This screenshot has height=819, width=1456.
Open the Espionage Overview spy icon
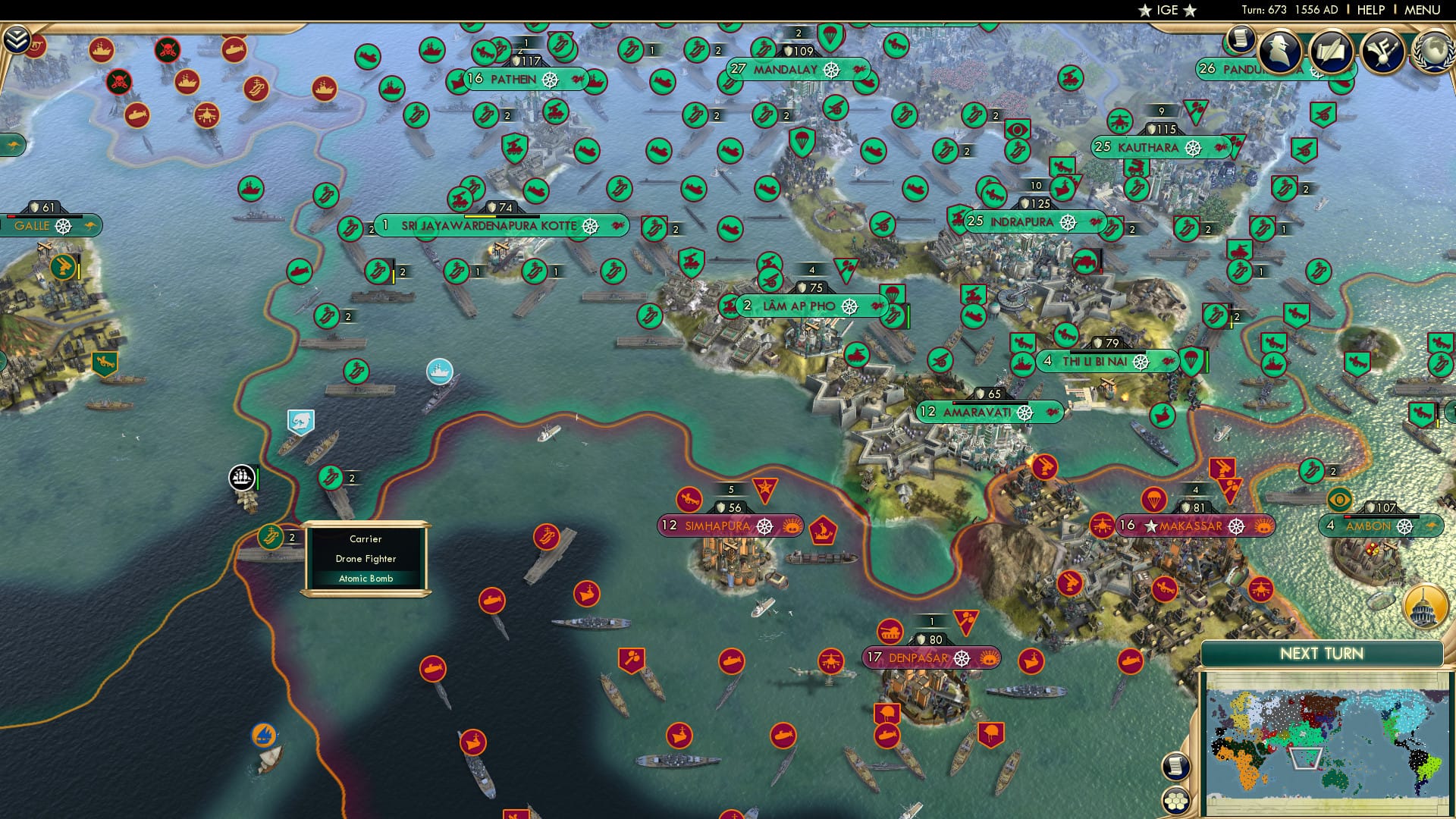click(1279, 52)
